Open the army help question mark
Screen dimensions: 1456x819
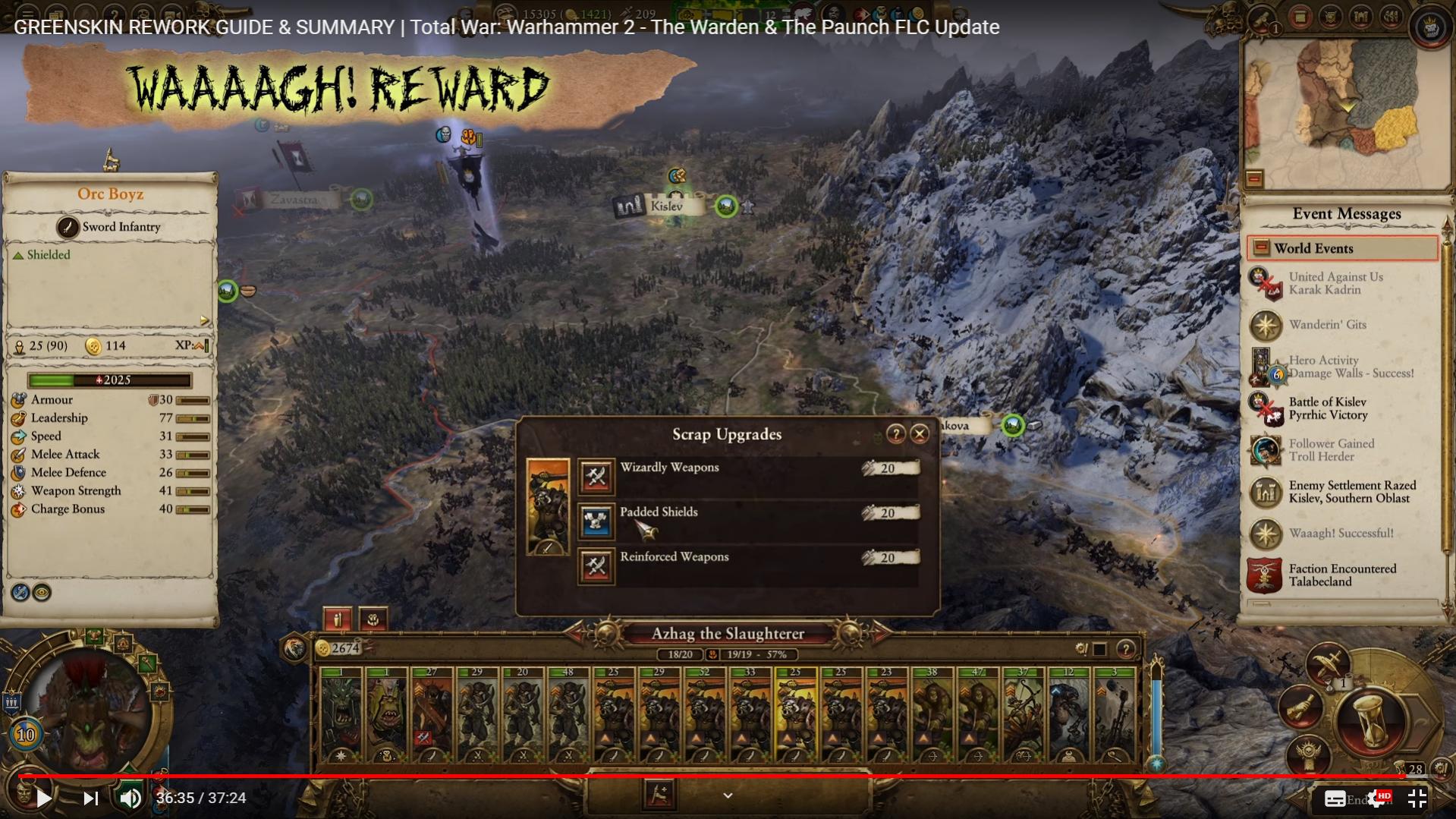tap(1125, 649)
